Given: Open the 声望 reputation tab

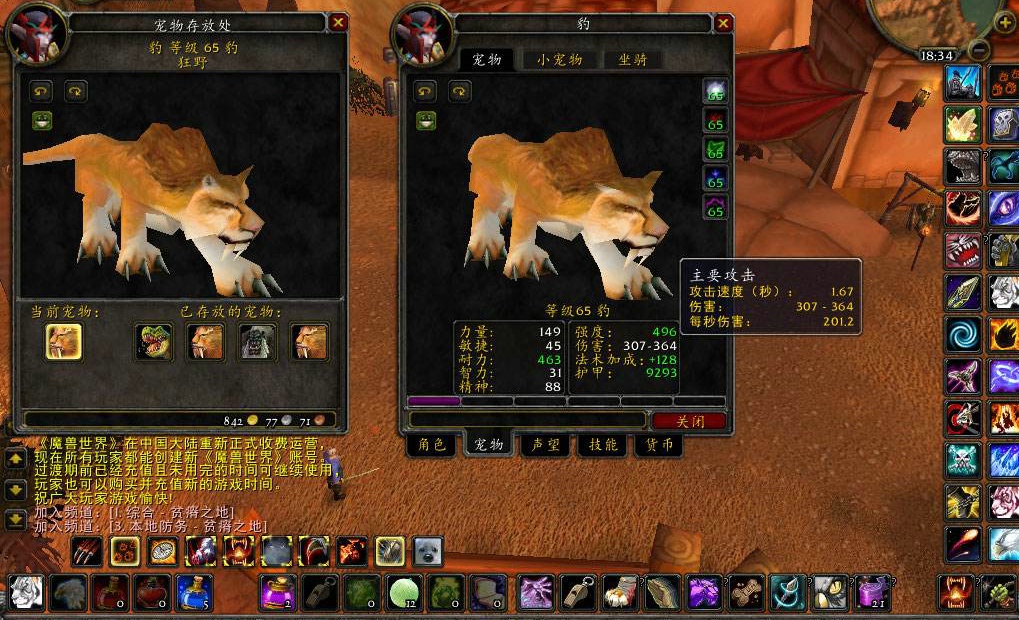Looking at the screenshot, I should (x=546, y=445).
